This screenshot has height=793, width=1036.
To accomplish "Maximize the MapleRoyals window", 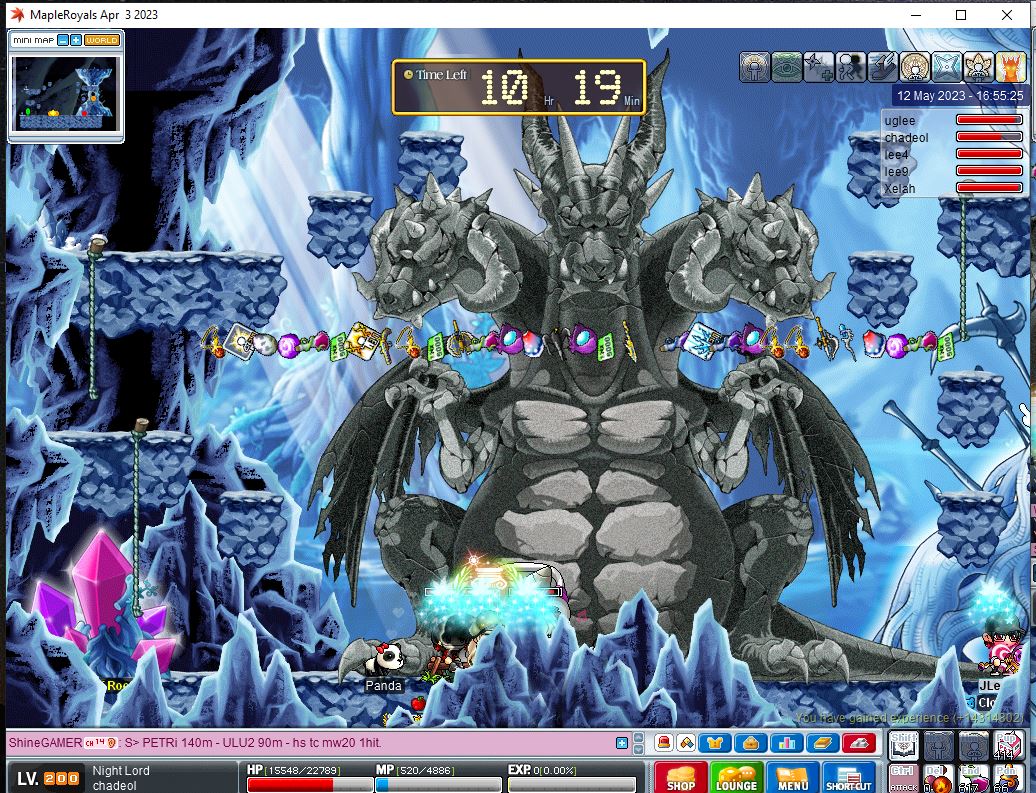I will click(x=961, y=15).
